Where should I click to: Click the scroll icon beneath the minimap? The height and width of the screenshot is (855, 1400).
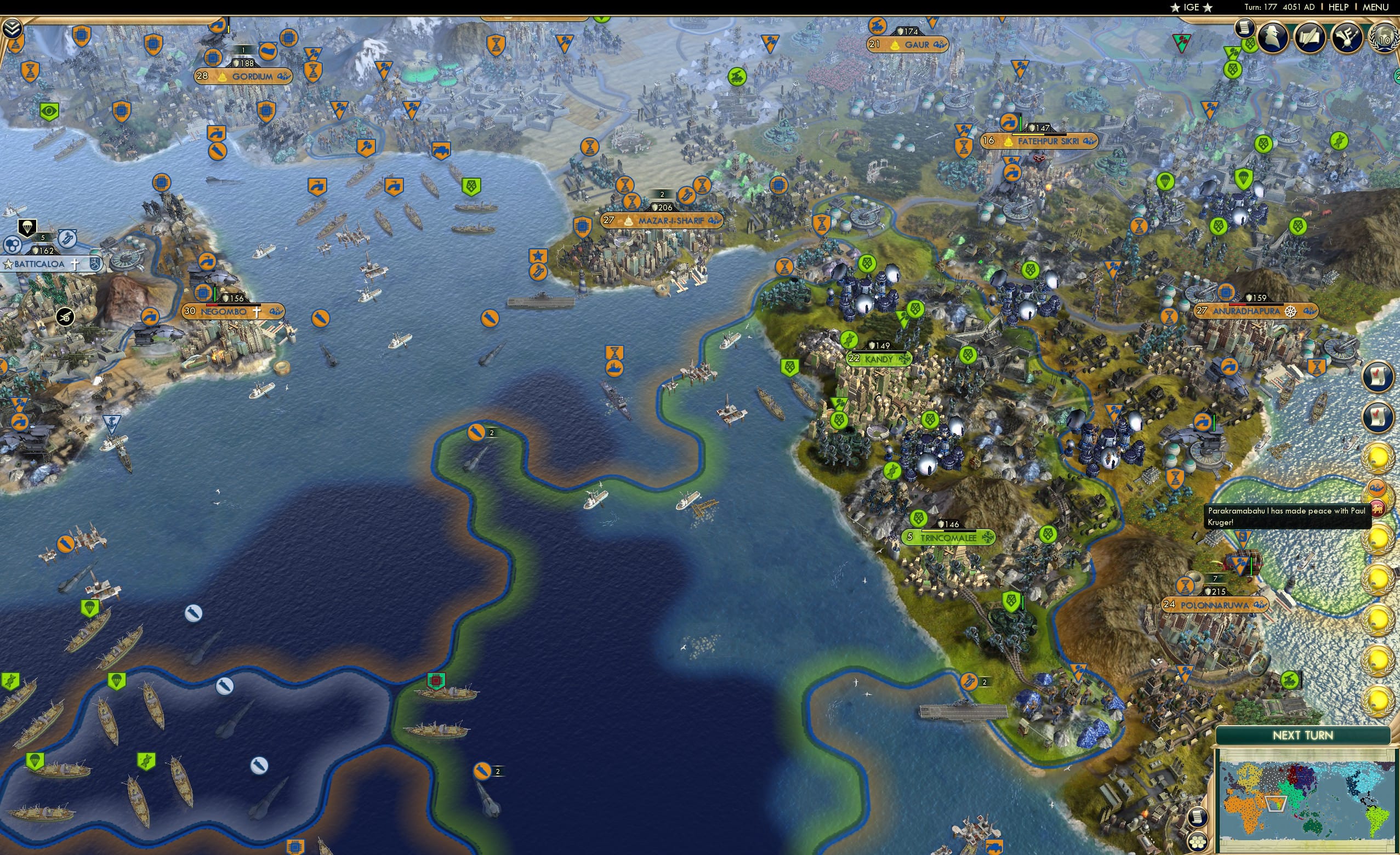point(1198,818)
